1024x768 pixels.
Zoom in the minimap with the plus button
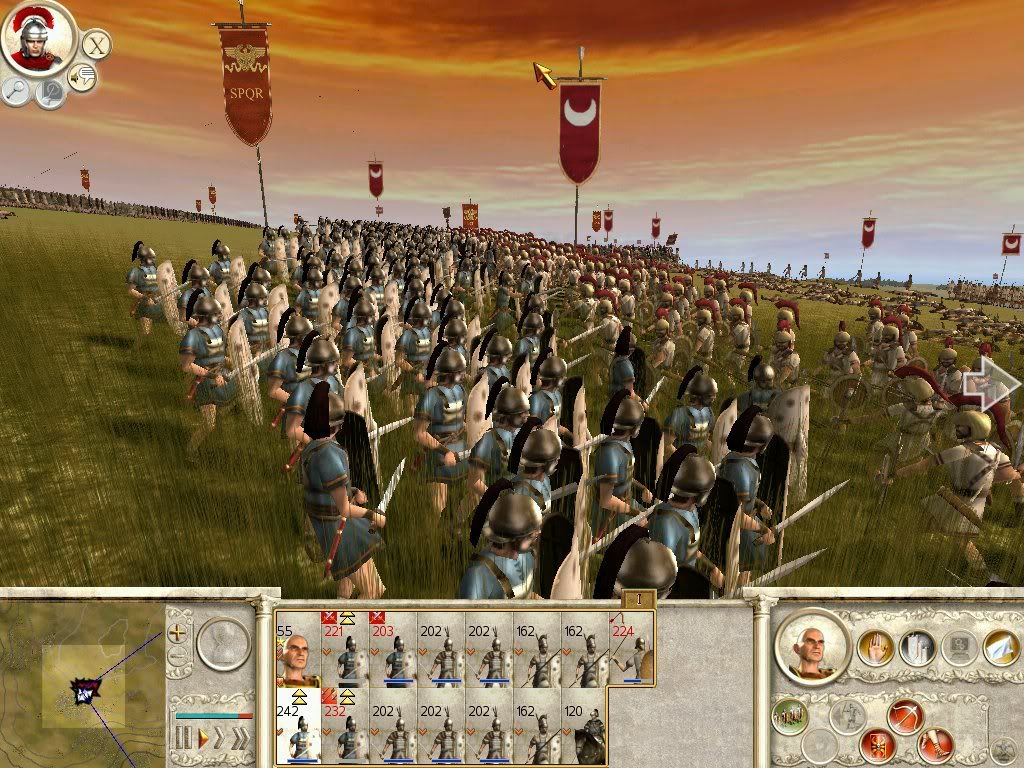point(178,632)
